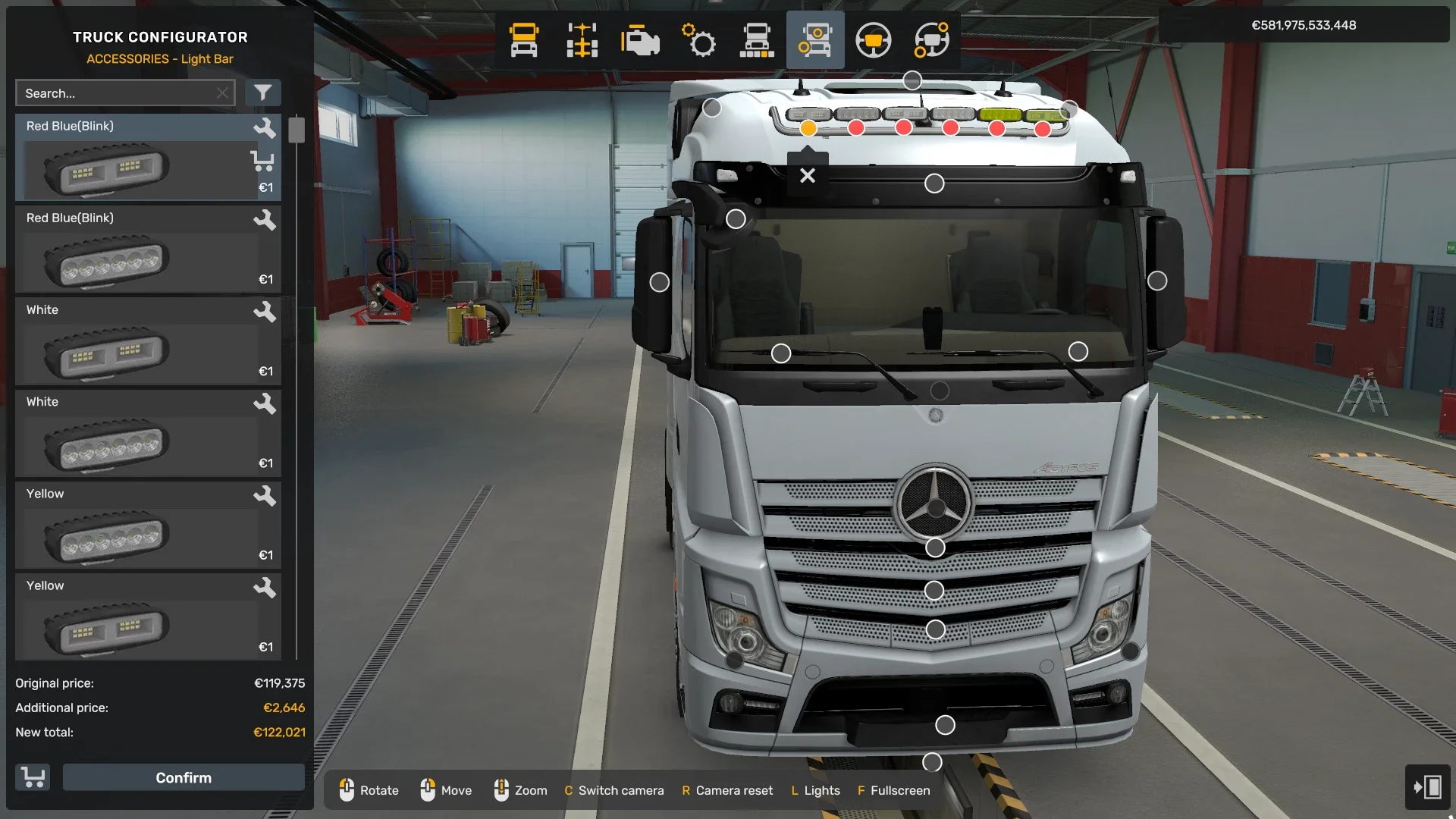
Task: Switch to the Accessories toolbar tab
Action: pos(815,40)
